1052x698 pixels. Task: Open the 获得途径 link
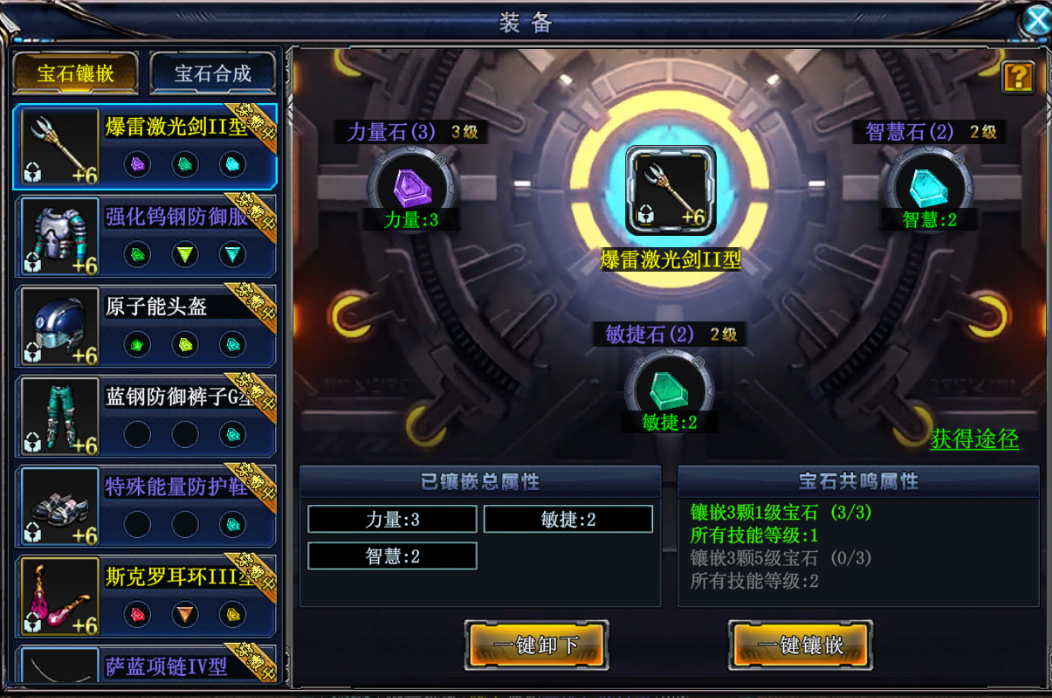pyautogui.click(x=974, y=439)
